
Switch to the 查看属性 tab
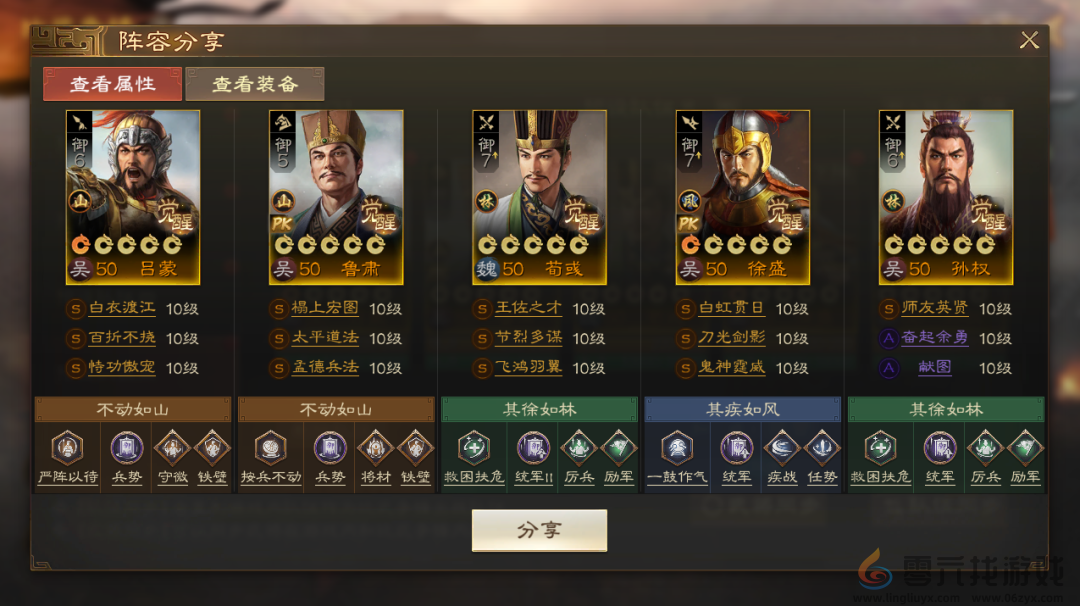pos(112,84)
